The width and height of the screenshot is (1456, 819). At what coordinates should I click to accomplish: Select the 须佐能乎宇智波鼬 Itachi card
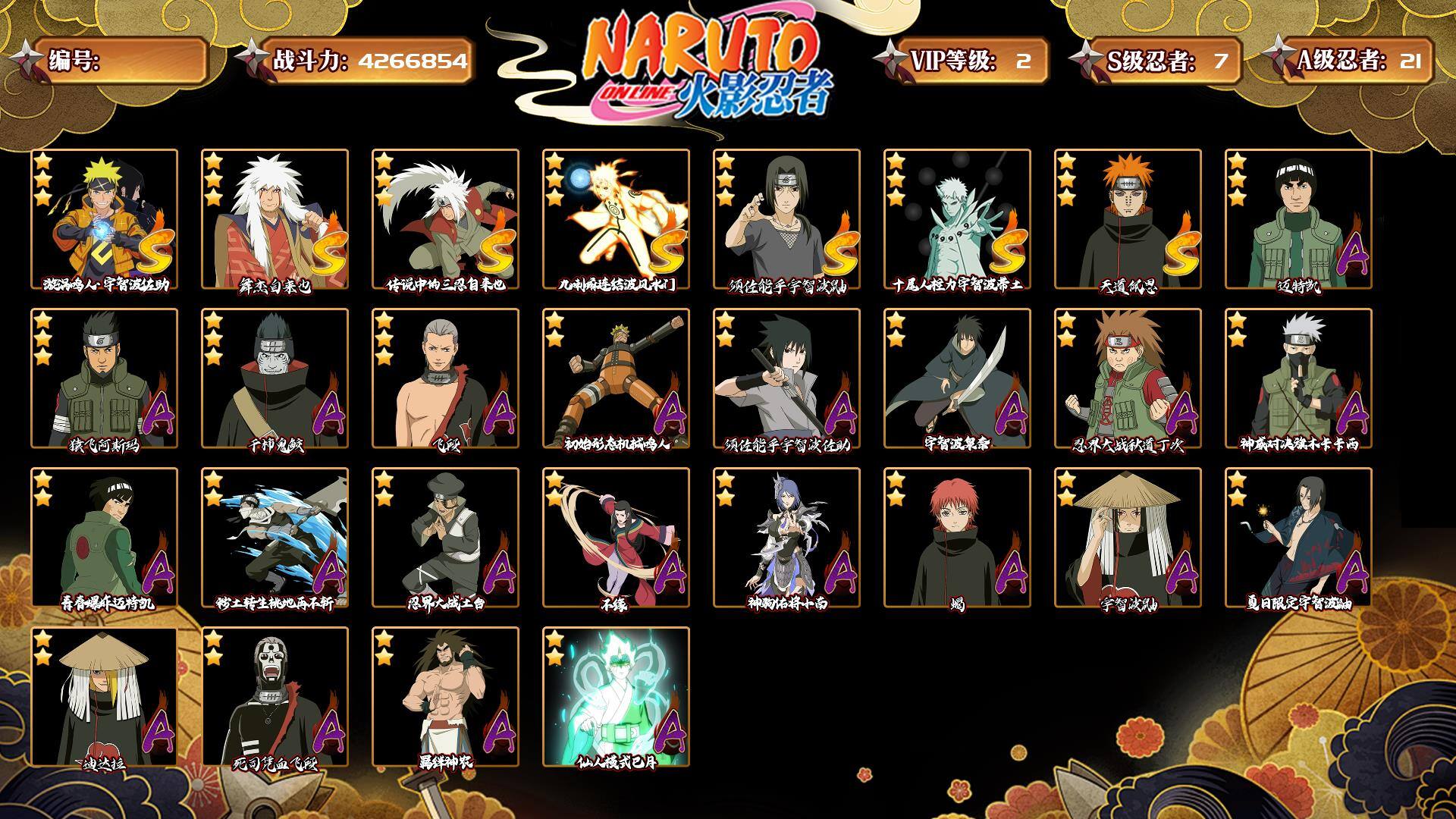pyautogui.click(x=786, y=218)
